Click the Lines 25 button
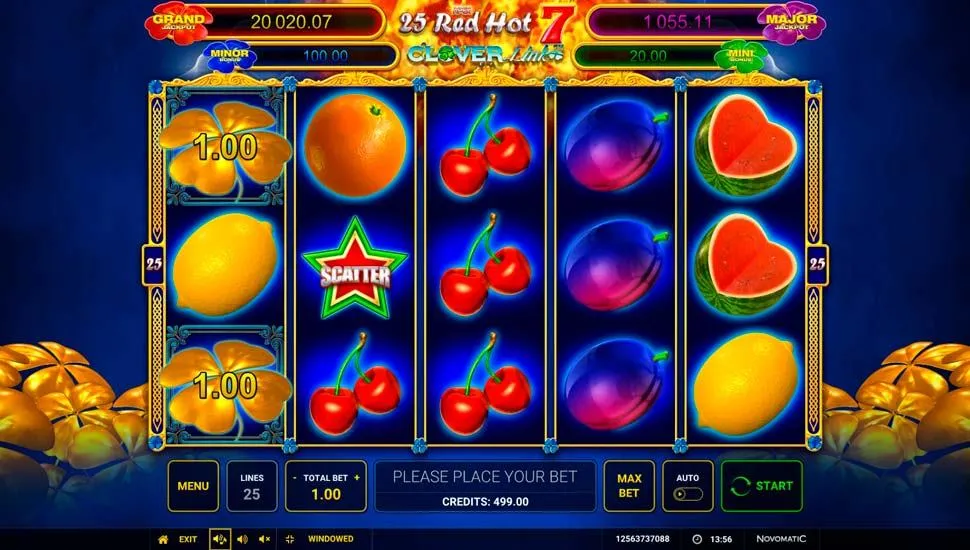 252,486
